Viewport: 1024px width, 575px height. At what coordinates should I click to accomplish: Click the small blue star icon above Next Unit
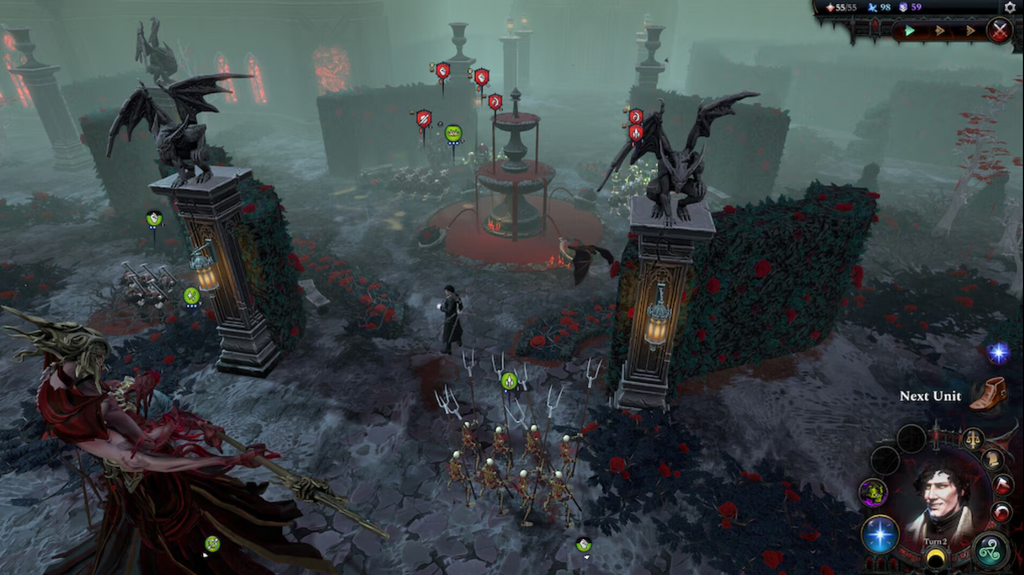tap(997, 352)
